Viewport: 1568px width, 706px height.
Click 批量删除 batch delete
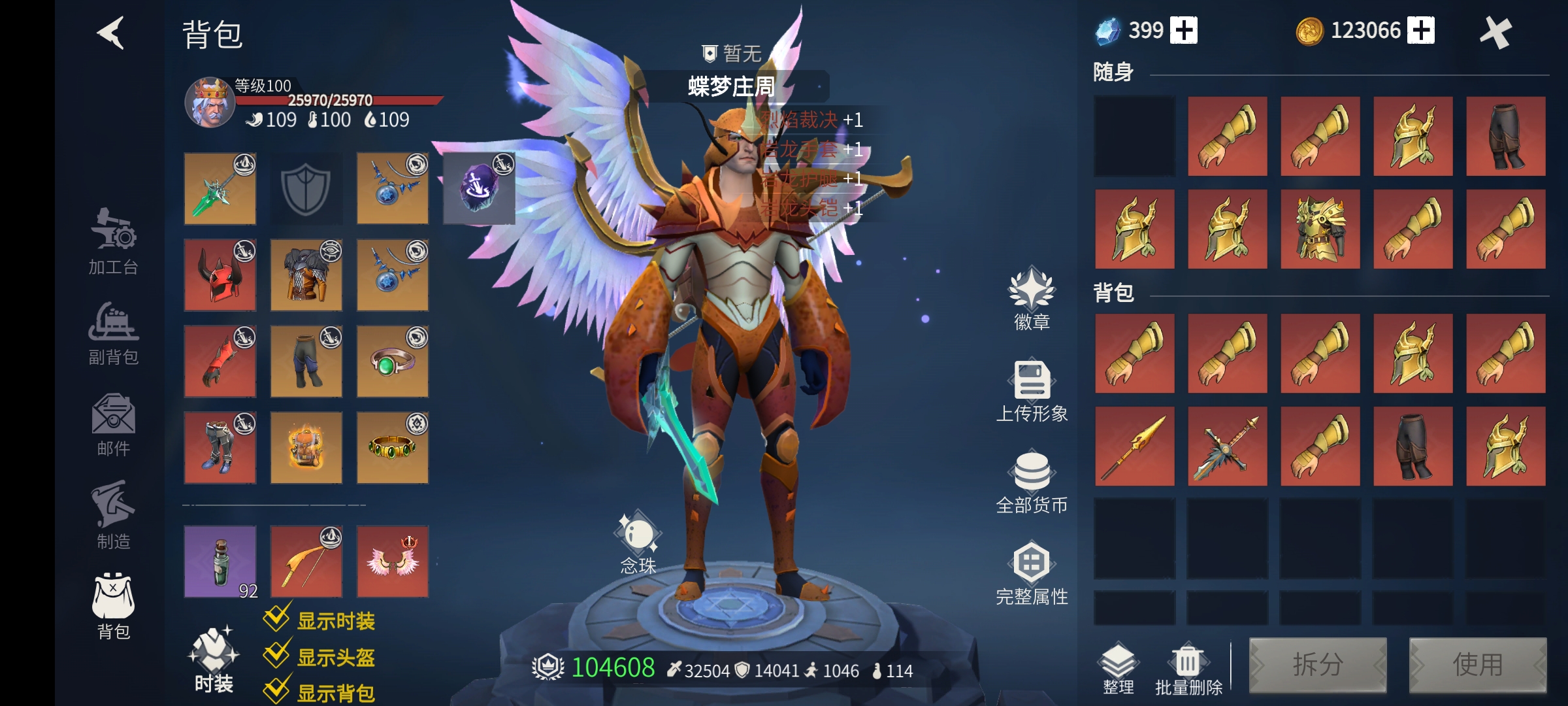pos(1188,668)
